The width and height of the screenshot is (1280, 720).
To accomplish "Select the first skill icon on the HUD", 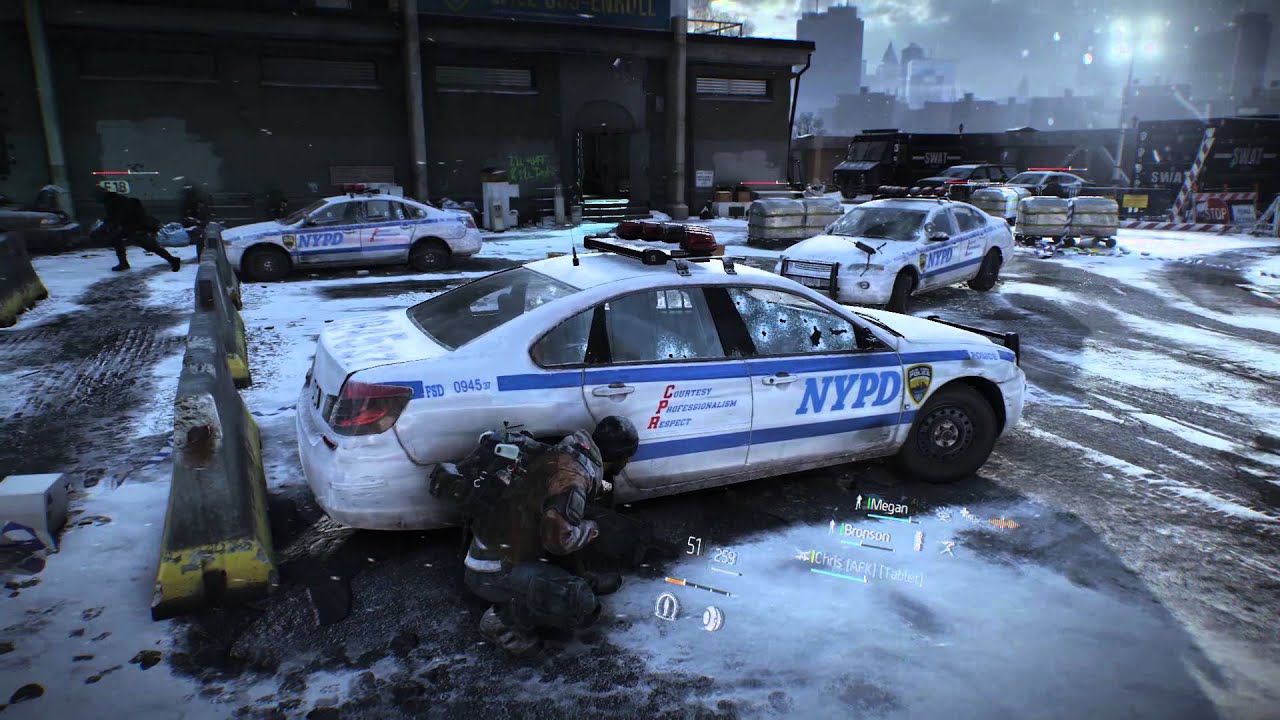I will pos(667,605).
